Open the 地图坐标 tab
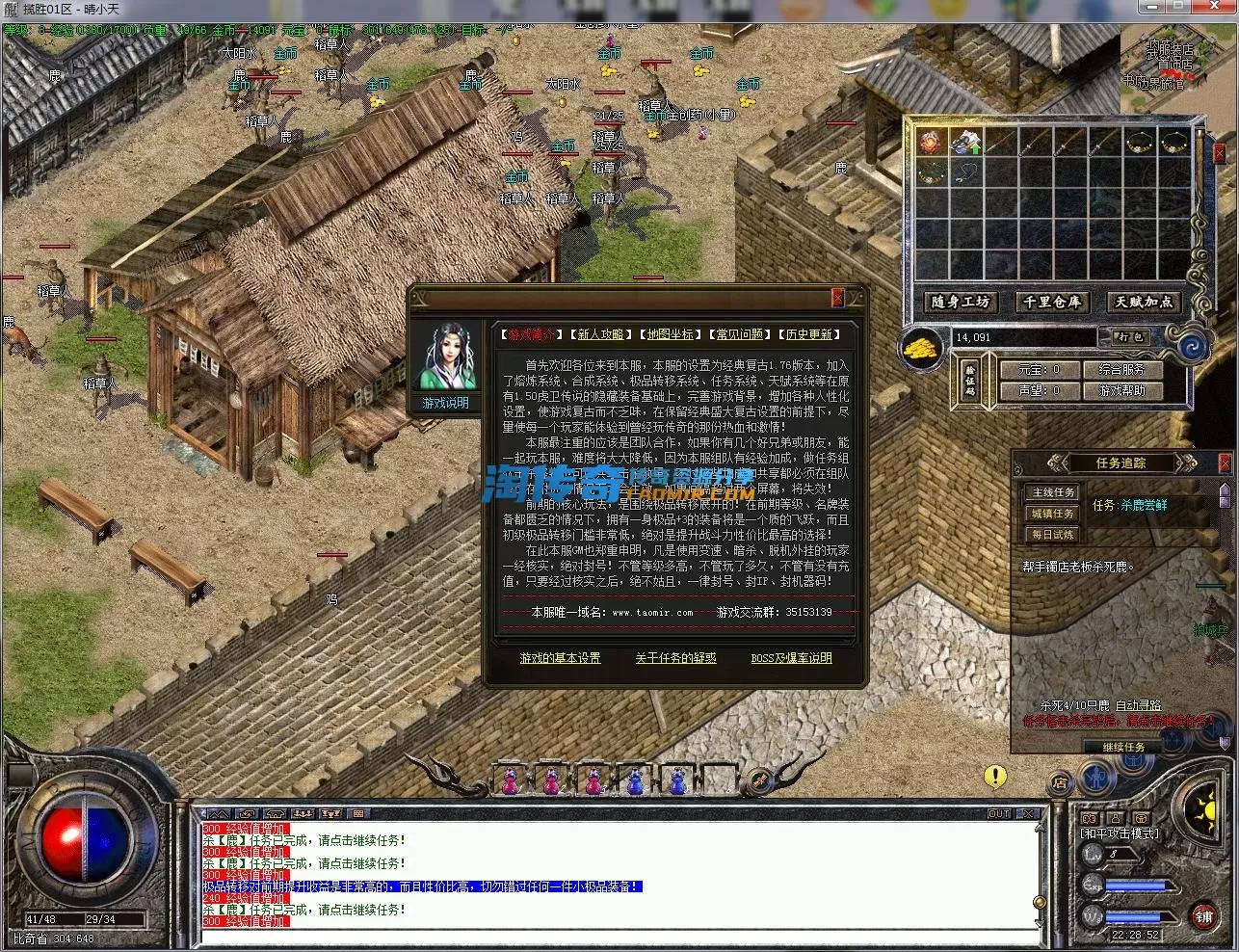Viewport: 1239px width, 952px height. tap(670, 334)
